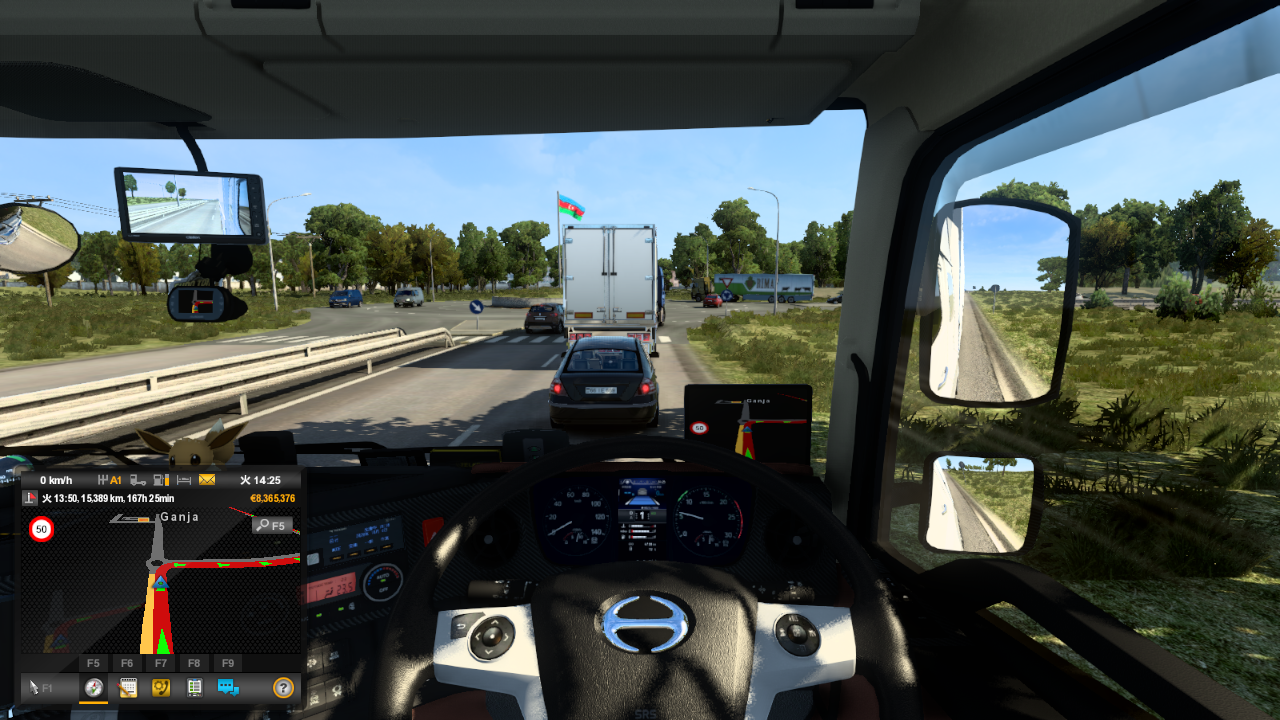This screenshot has height=720, width=1280.
Task: Click the question mark help button
Action: point(283,687)
